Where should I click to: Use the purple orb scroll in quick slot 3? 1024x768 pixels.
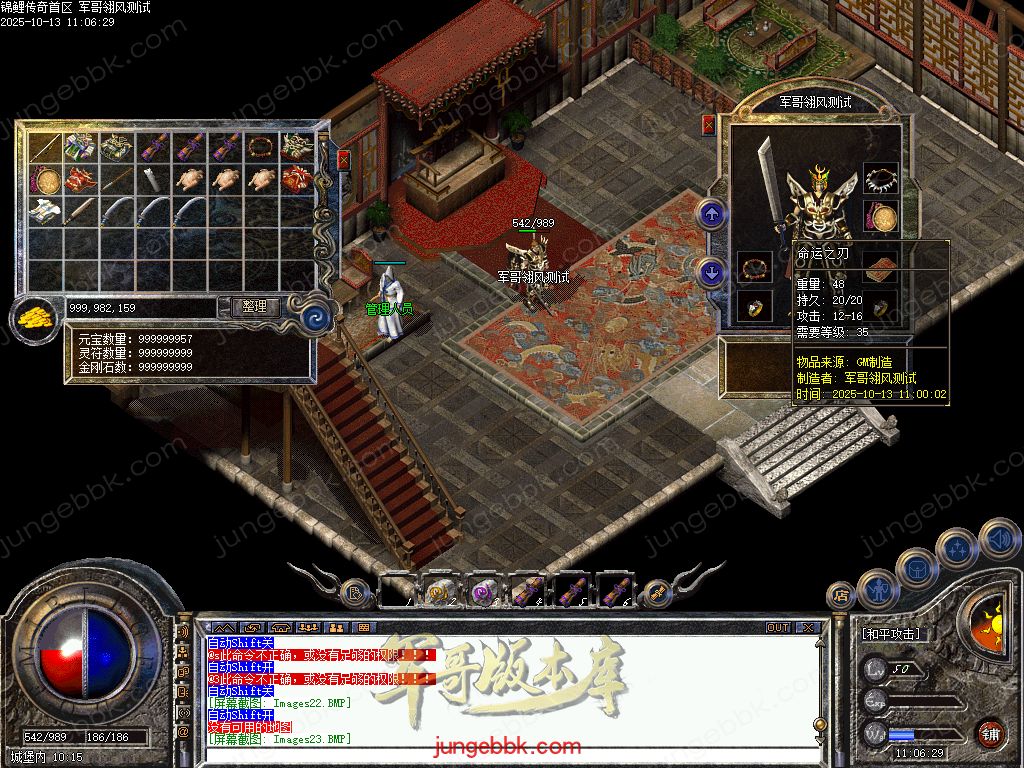tap(485, 593)
